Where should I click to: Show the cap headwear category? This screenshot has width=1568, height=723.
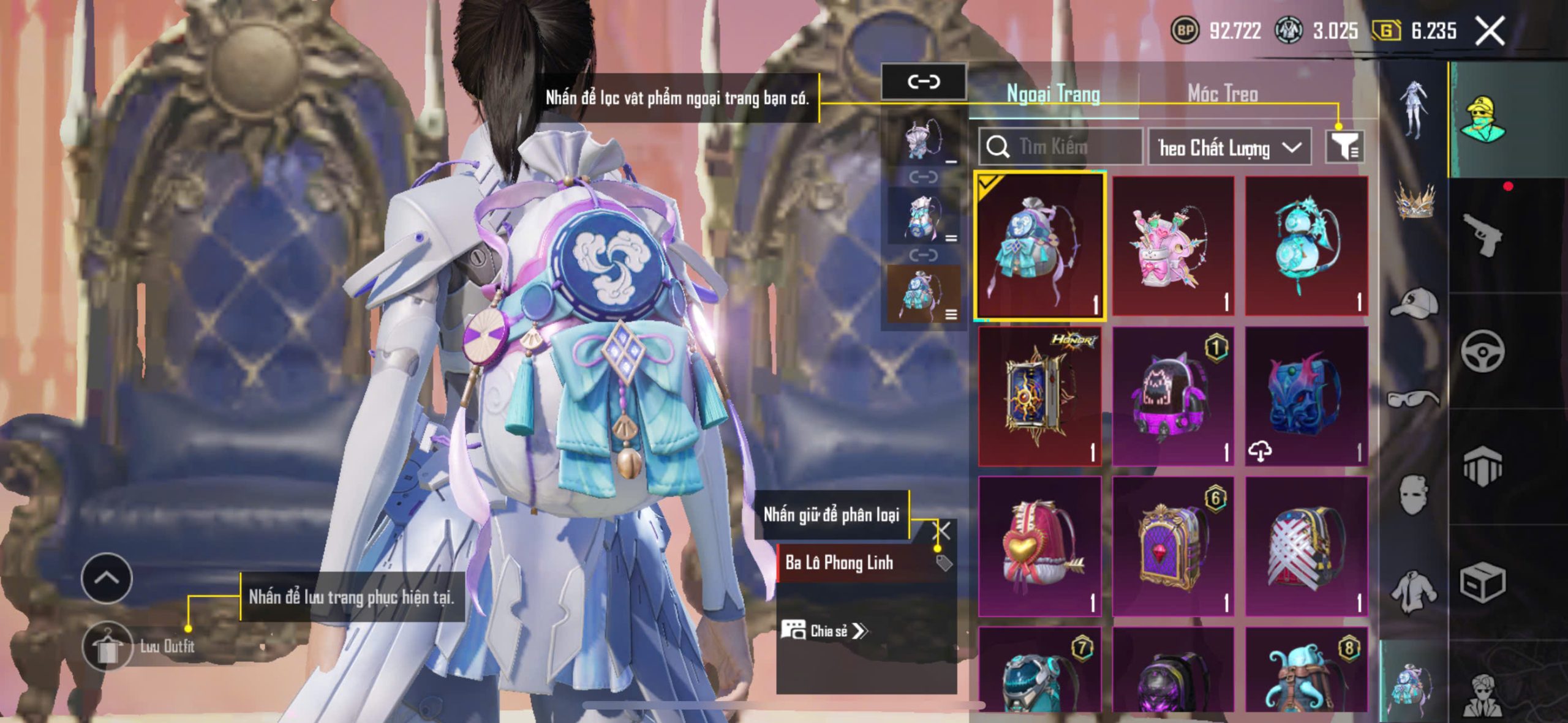(1415, 302)
